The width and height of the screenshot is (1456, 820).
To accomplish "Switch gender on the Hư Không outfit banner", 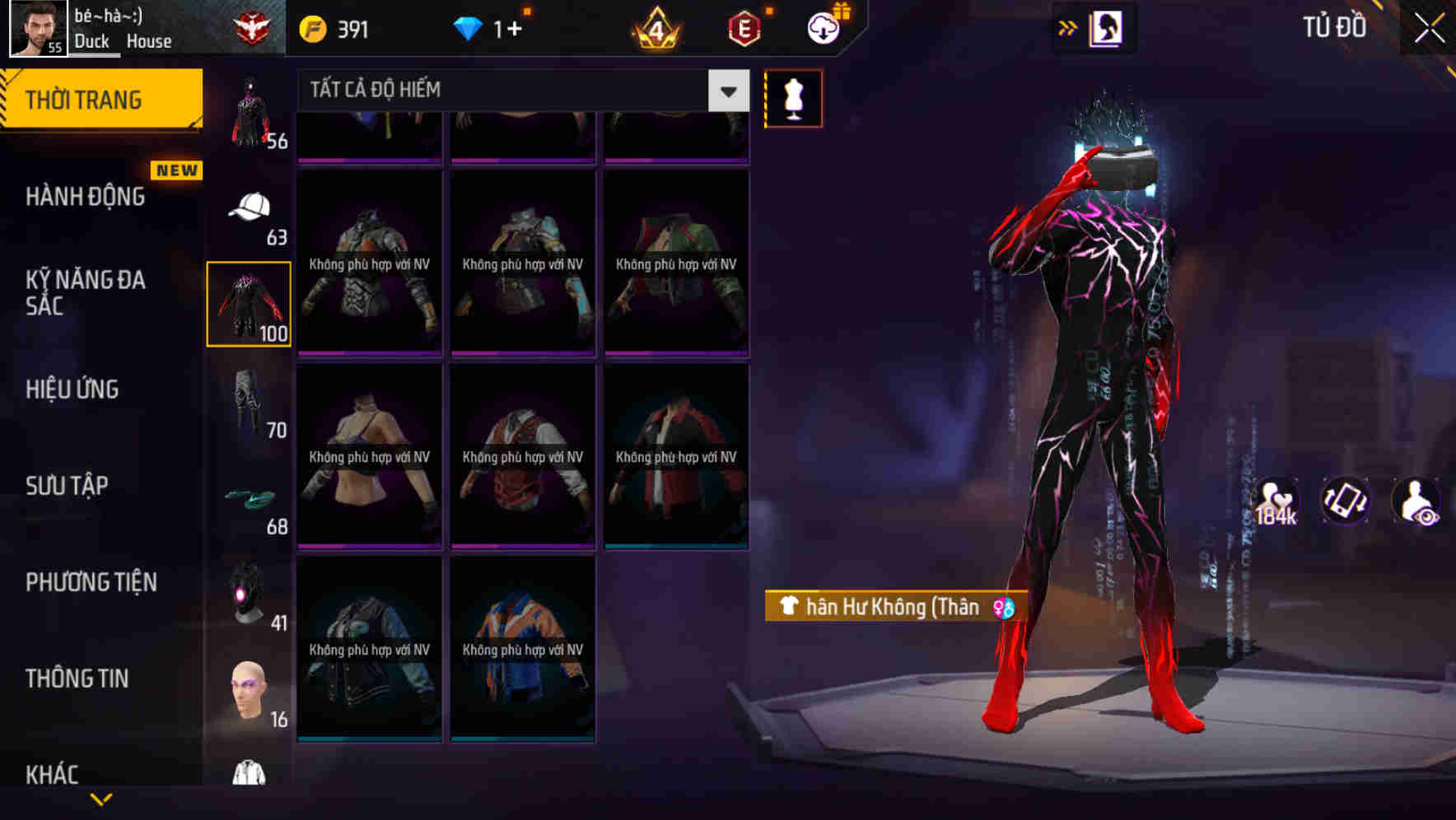I will coord(1001,608).
